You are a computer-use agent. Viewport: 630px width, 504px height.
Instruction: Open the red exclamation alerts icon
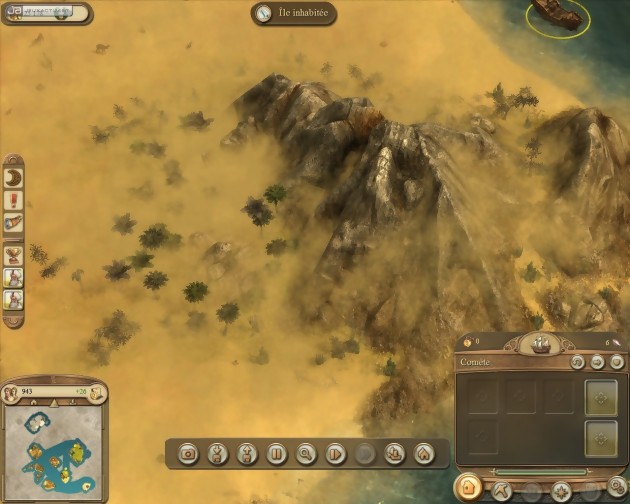(x=14, y=200)
